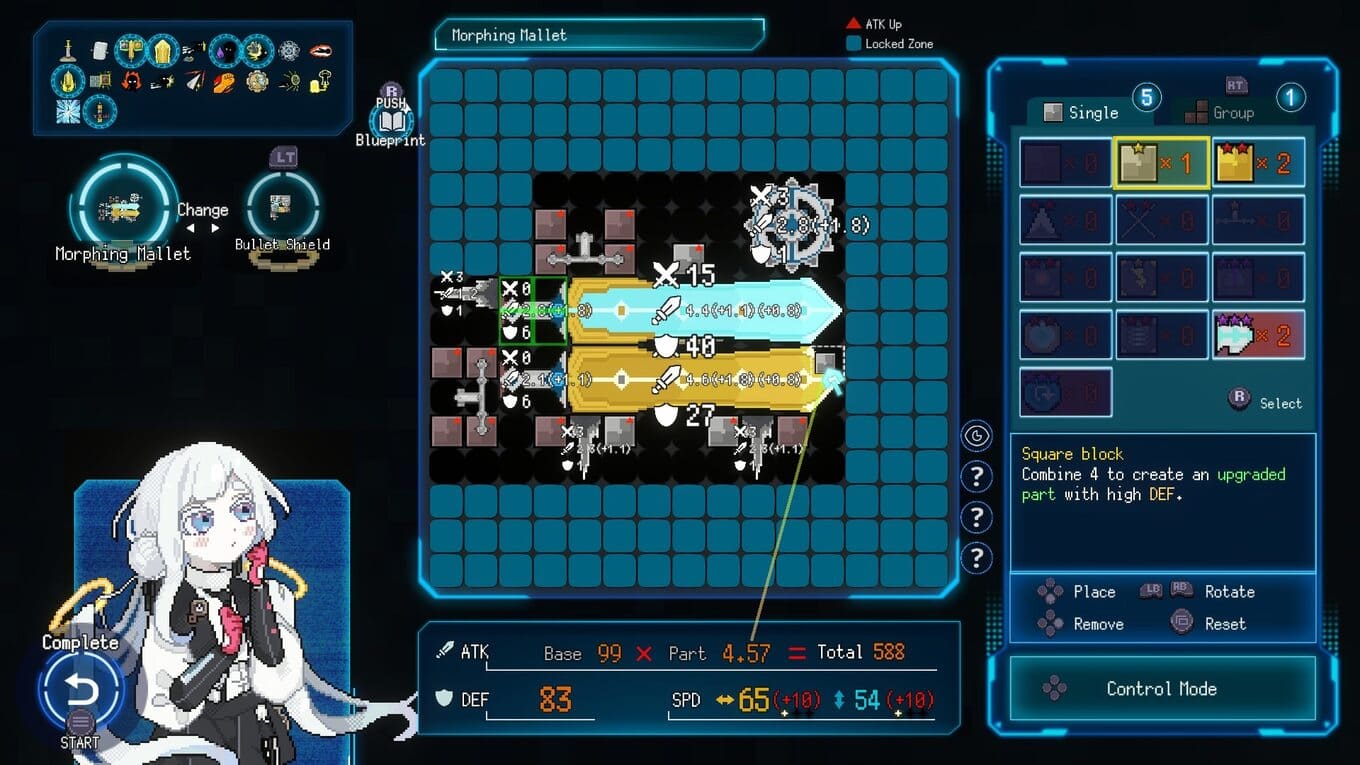Pick the three-star cyan blade part

click(x=1258, y=335)
